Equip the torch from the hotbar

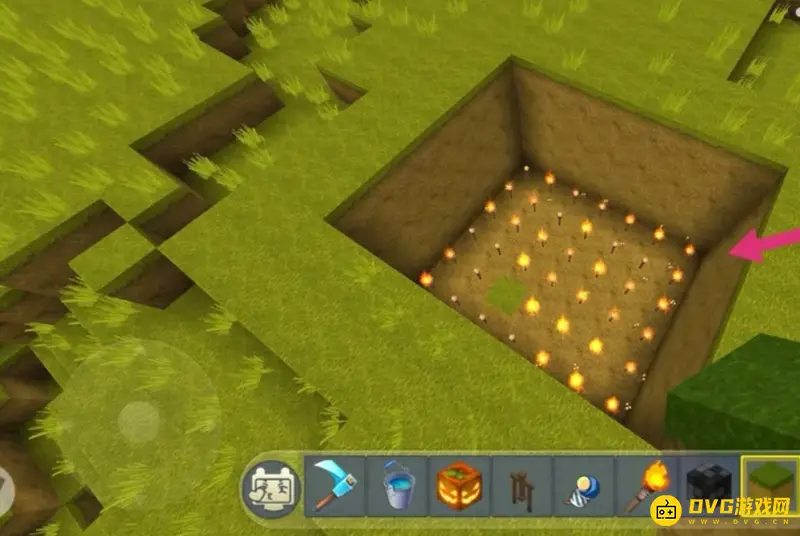click(645, 487)
